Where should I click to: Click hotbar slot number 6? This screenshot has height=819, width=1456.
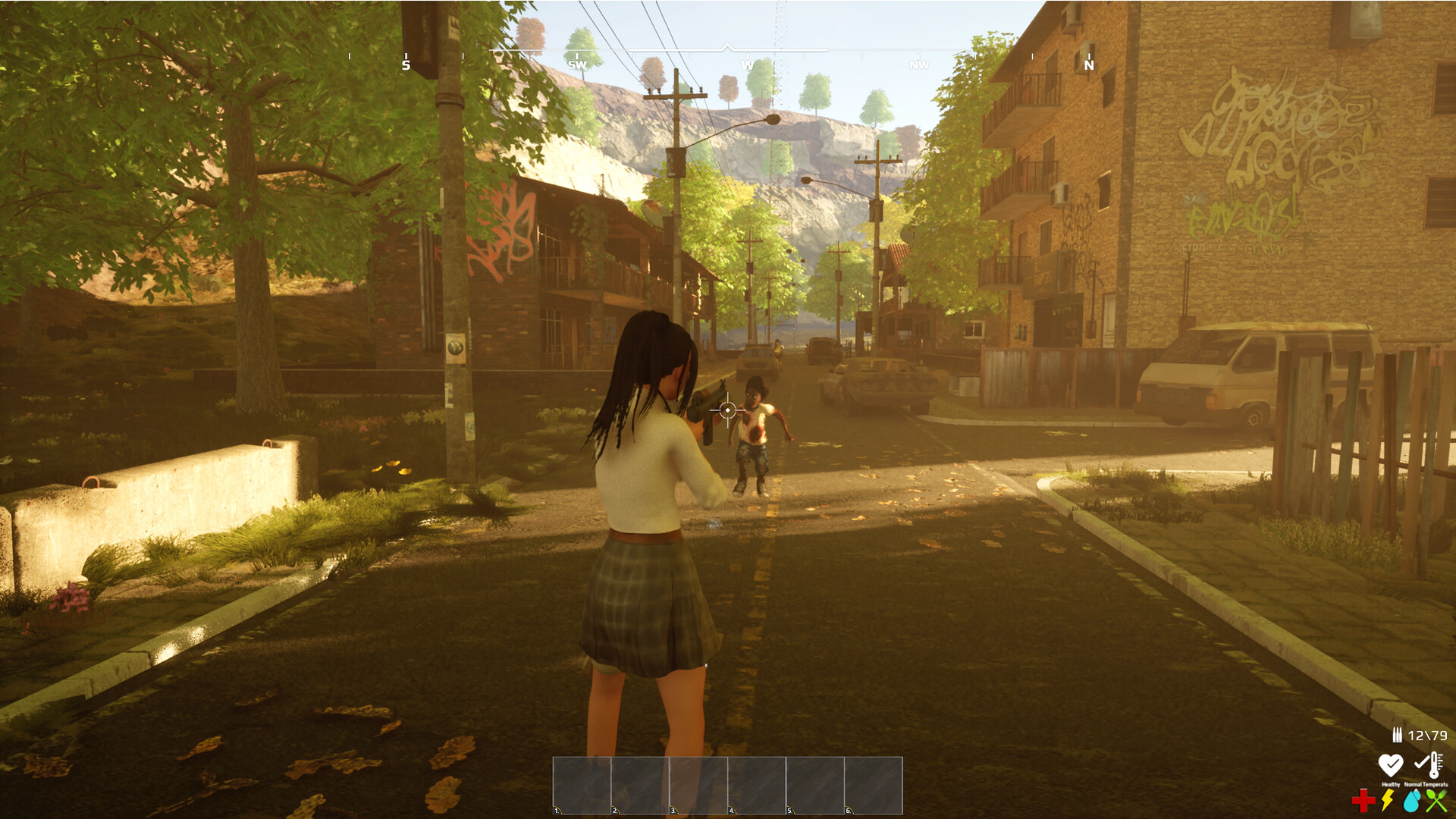click(x=874, y=785)
